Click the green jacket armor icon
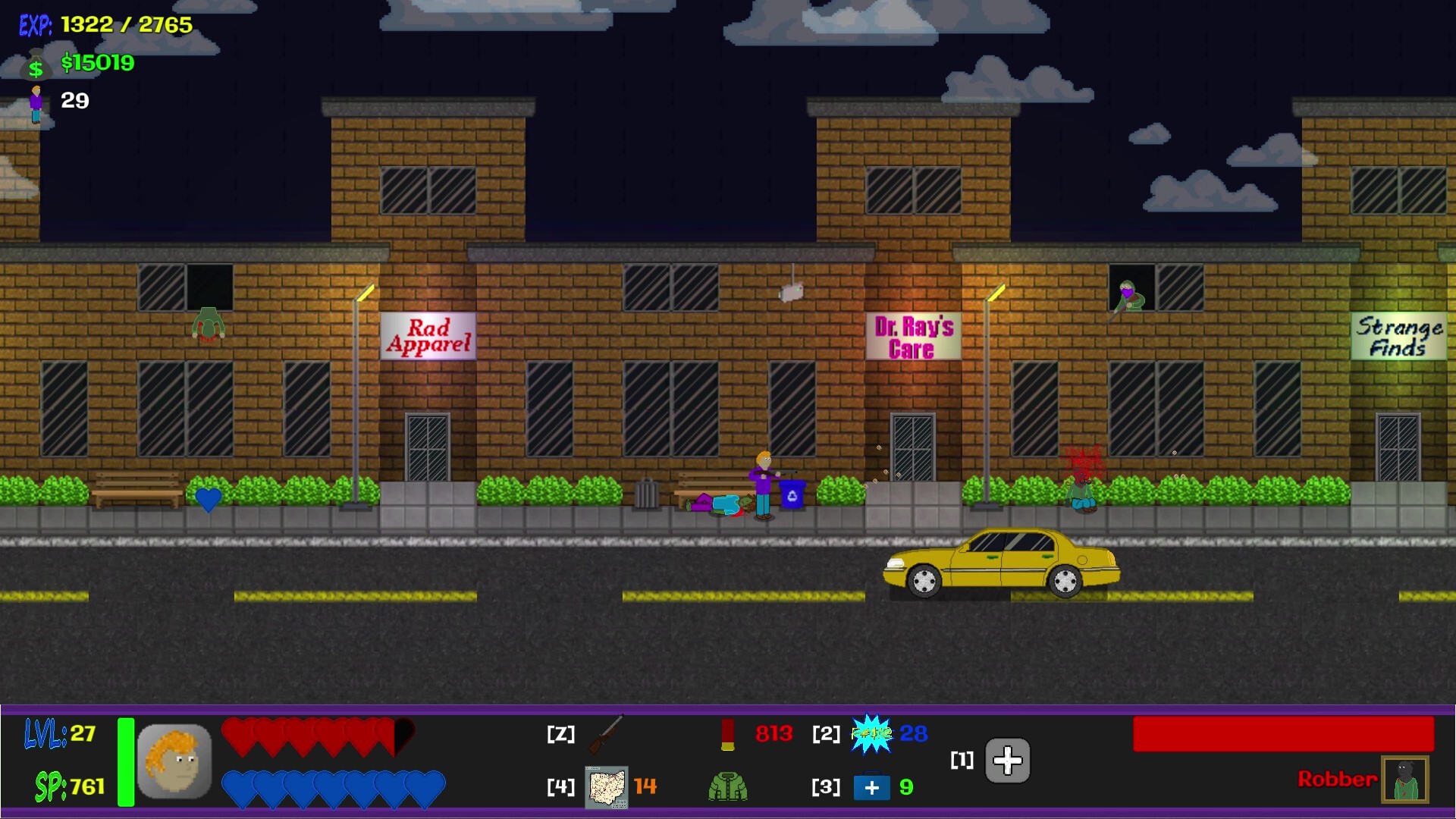The height and width of the screenshot is (819, 1456). (x=726, y=788)
